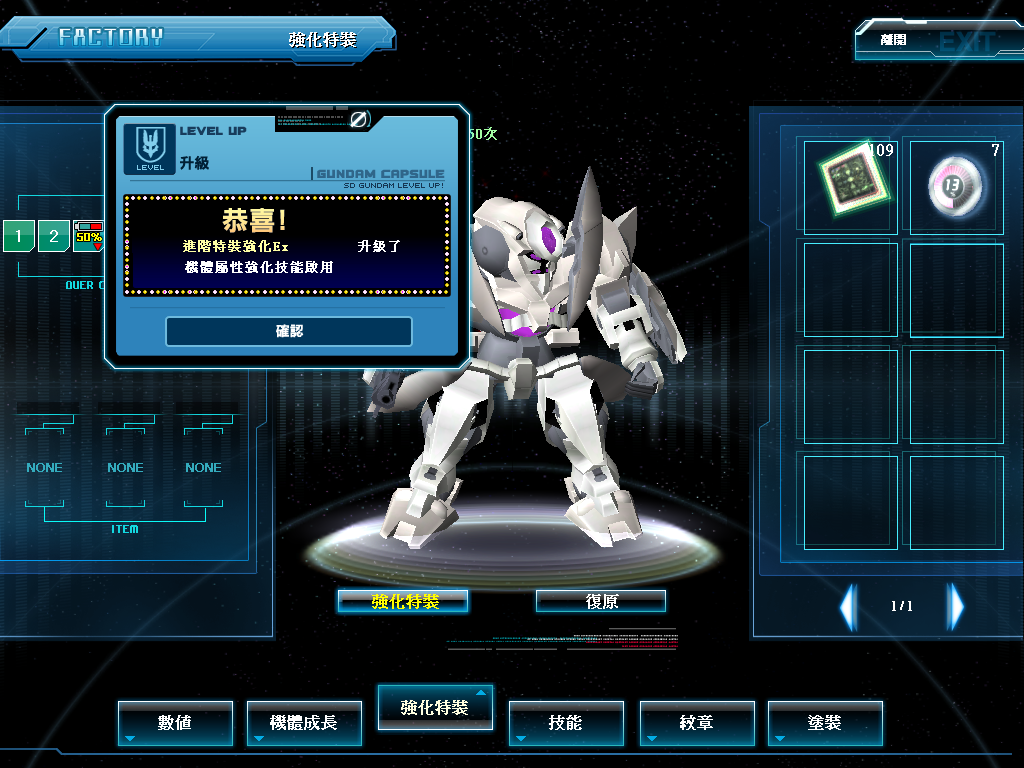Choose the green slot numbered 2
This screenshot has width=1024, height=768.
(54, 237)
